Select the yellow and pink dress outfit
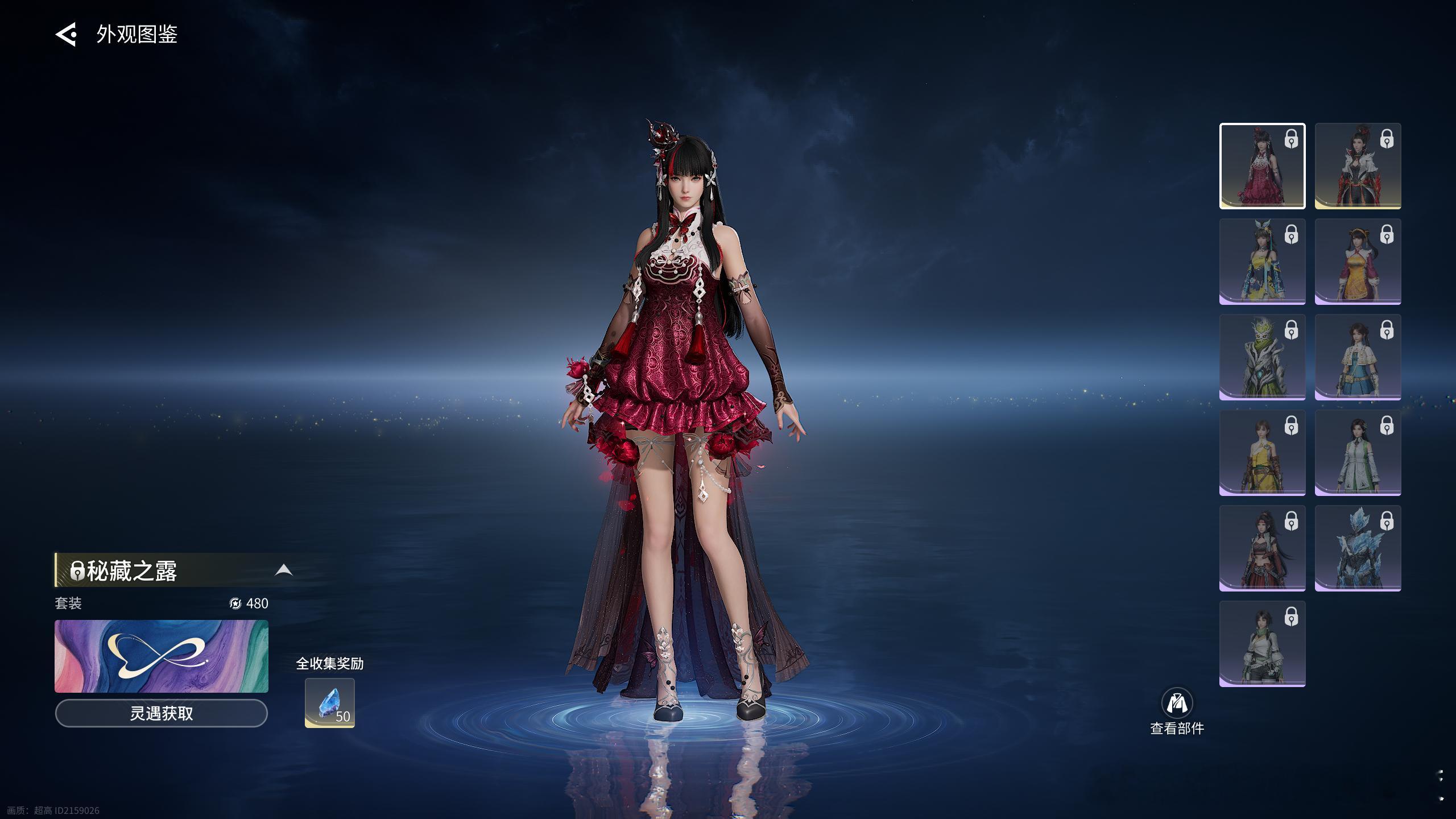1456x819 pixels. click(x=1358, y=262)
